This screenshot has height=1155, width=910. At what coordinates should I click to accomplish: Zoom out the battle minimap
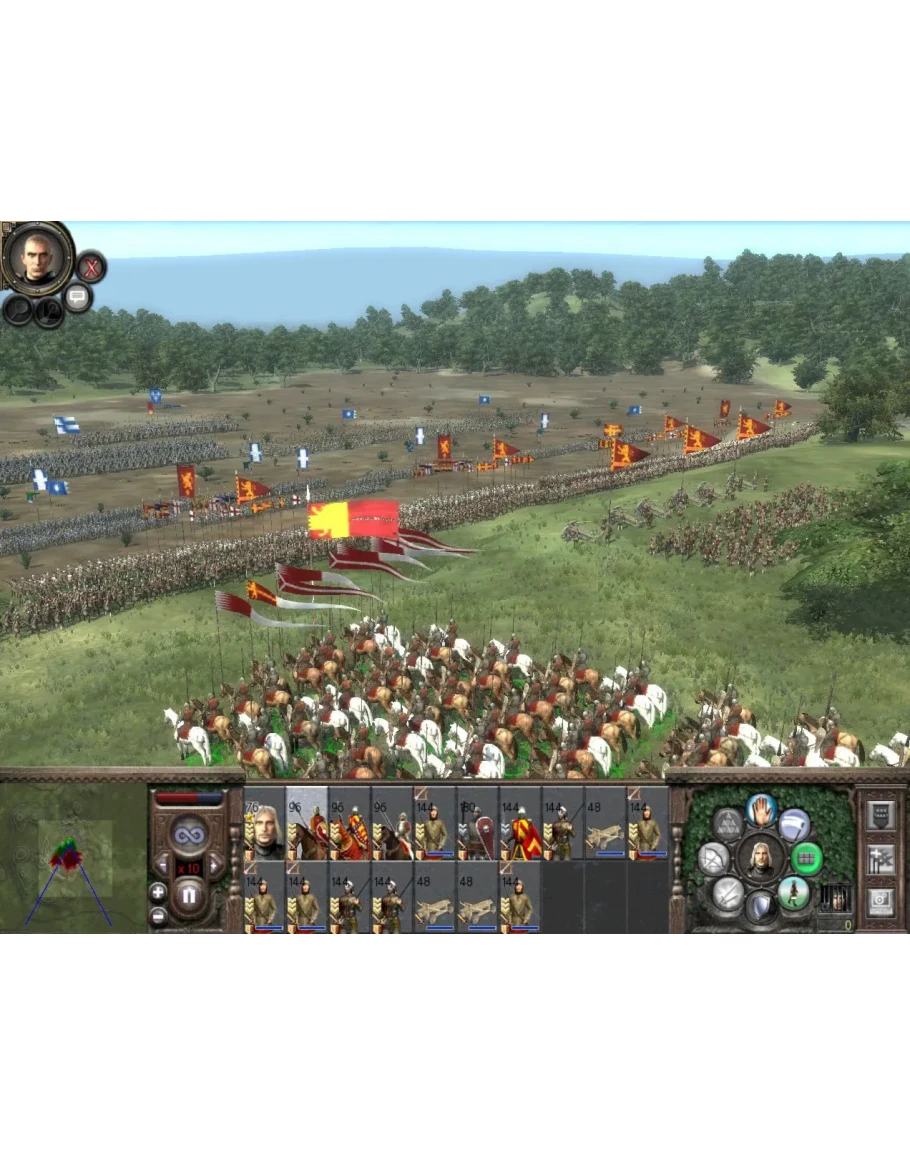point(157,914)
